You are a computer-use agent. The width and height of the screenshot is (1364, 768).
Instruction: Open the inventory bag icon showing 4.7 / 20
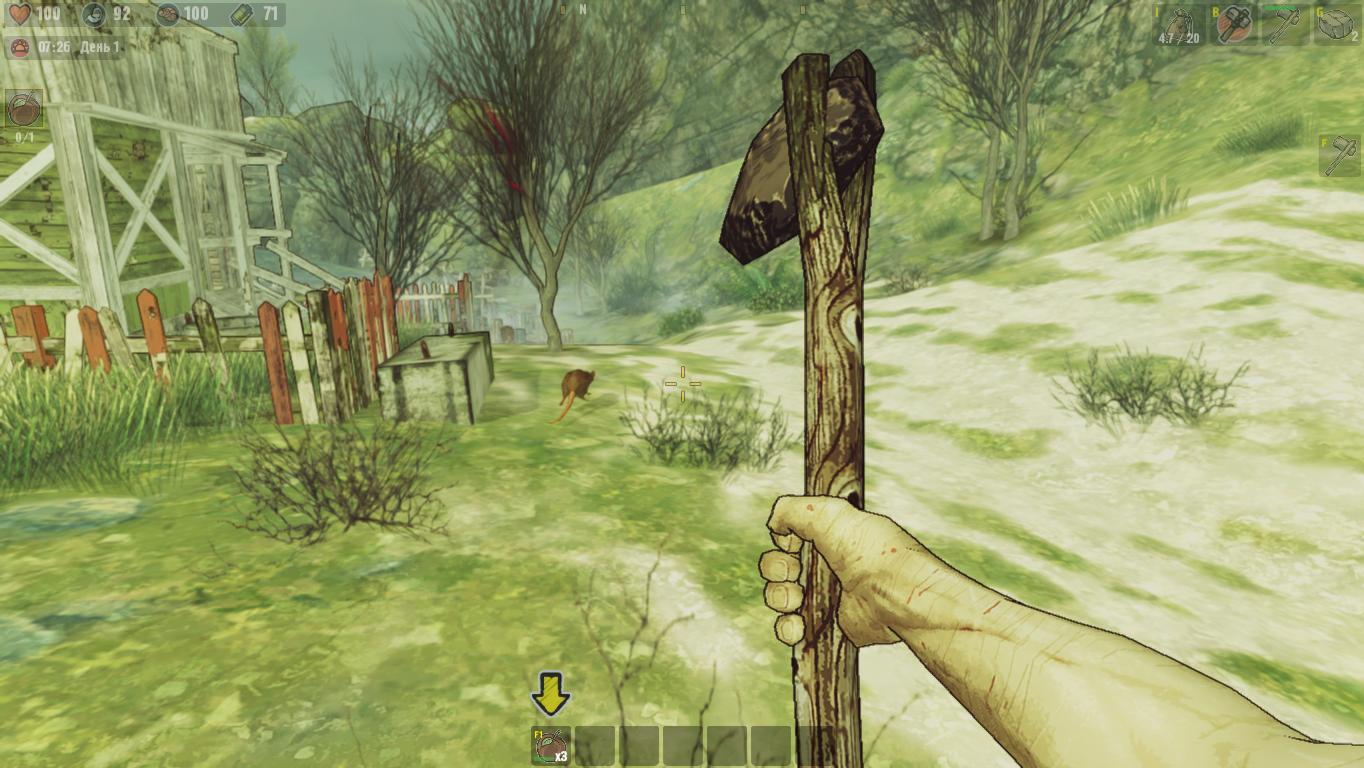click(x=1179, y=24)
